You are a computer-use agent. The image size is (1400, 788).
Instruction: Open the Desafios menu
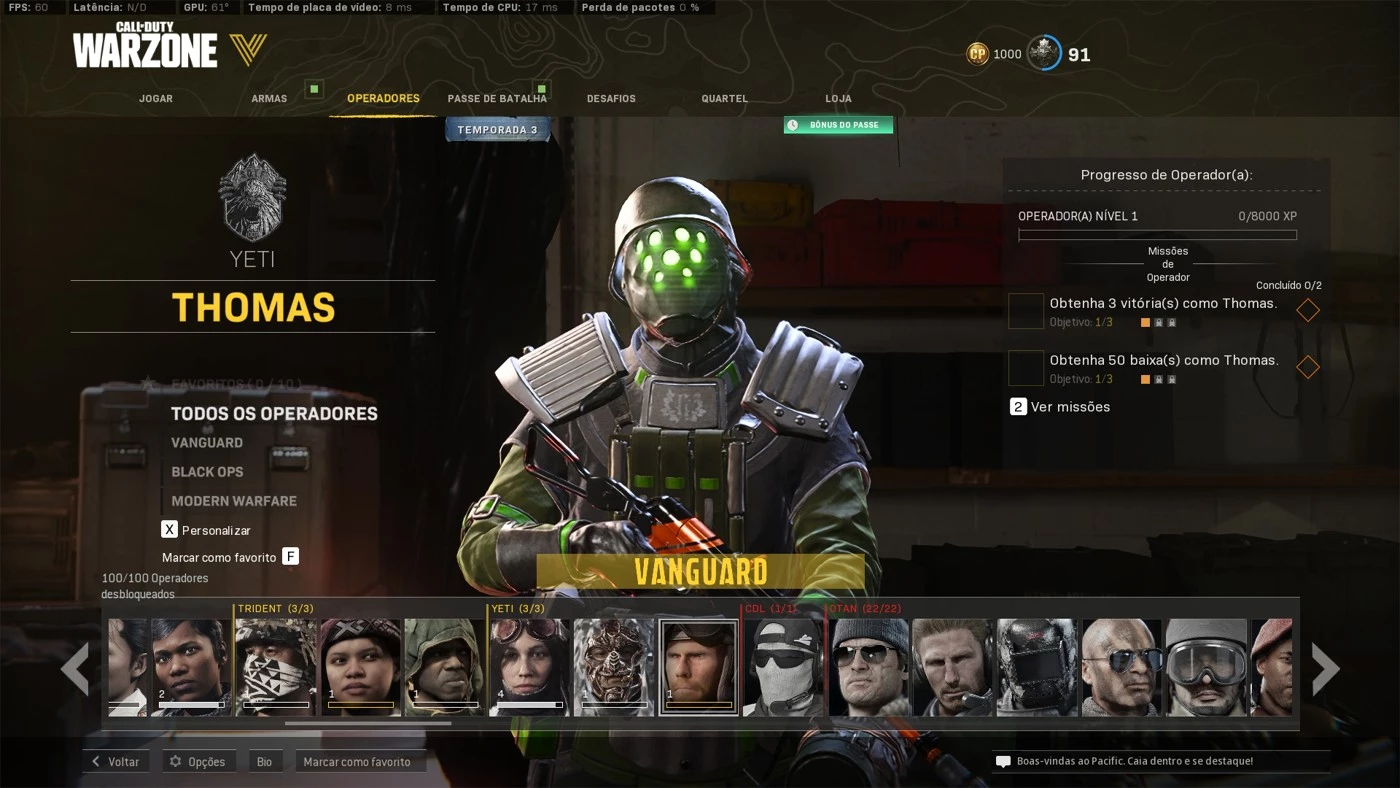coord(610,98)
